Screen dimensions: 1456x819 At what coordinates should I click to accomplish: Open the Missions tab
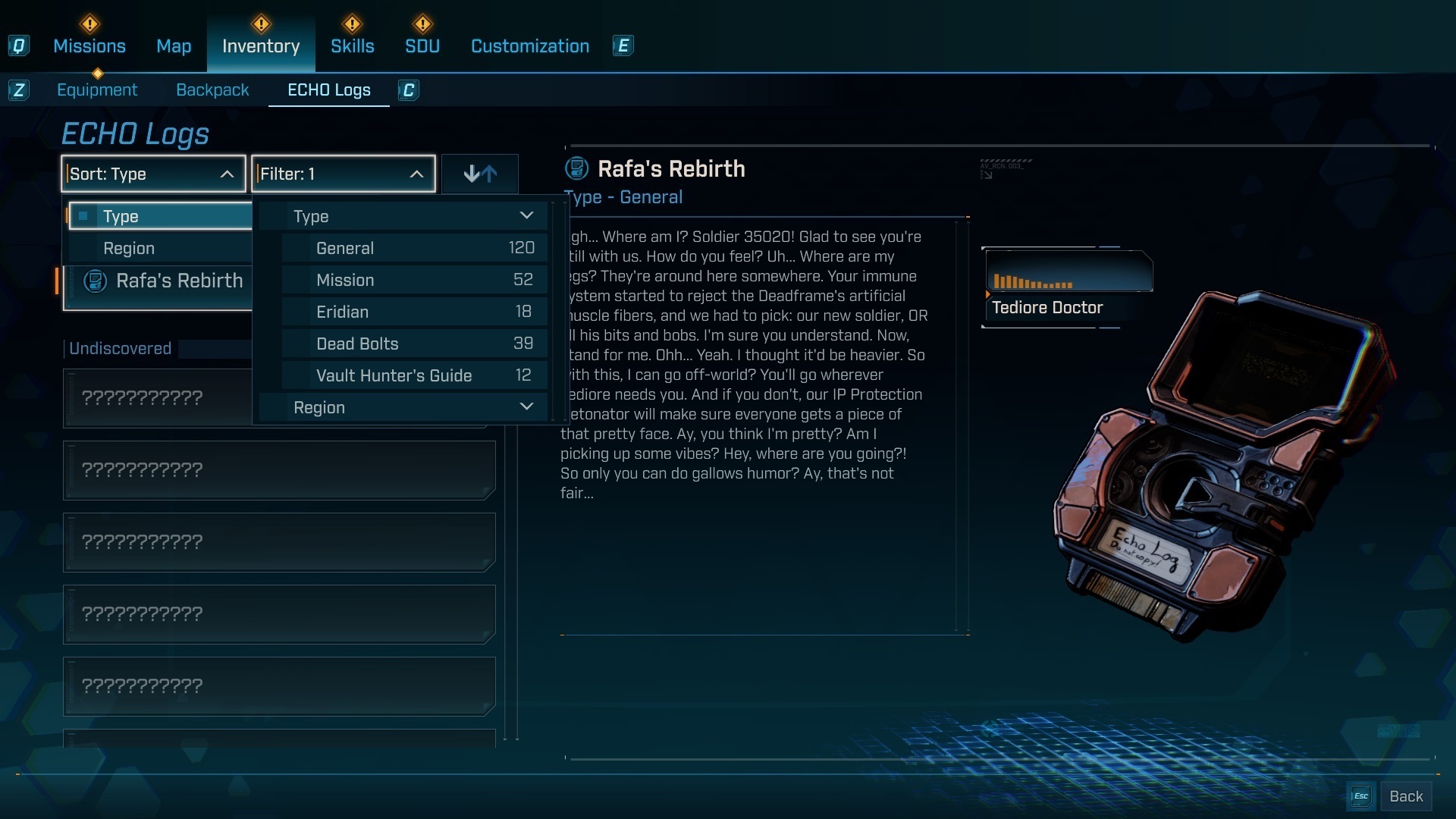89,46
